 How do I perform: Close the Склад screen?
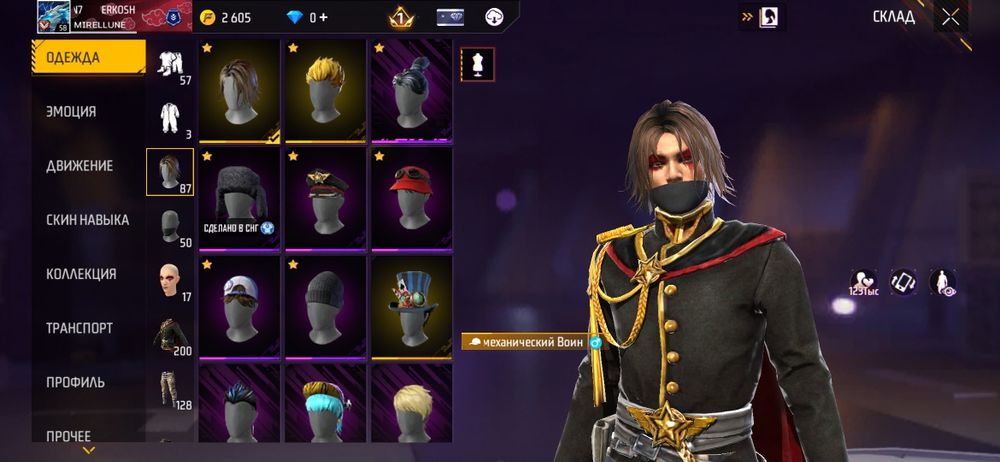click(x=950, y=17)
